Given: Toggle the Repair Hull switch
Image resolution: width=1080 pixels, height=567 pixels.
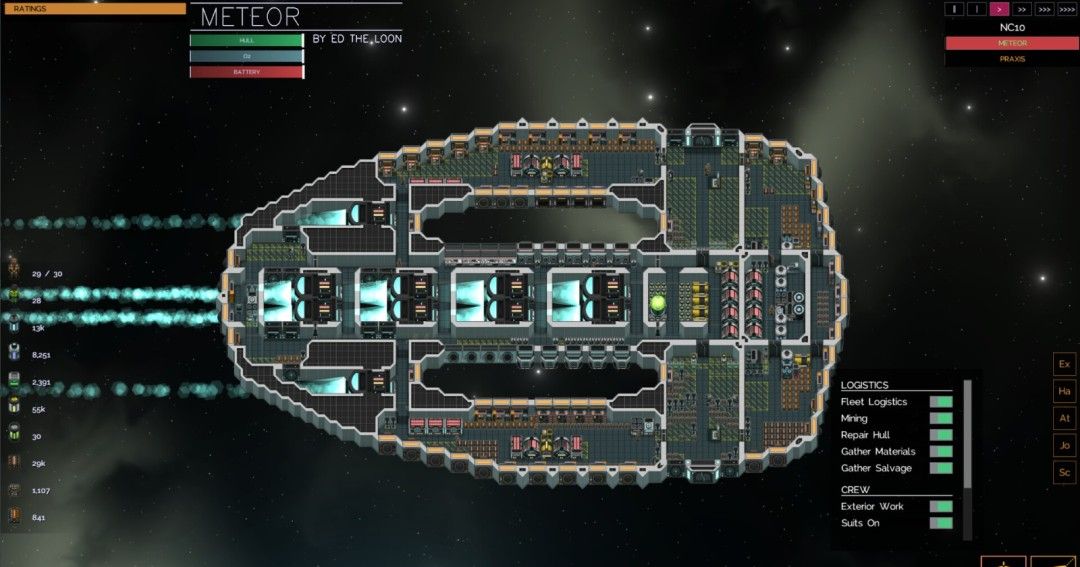Looking at the screenshot, I should (940, 435).
